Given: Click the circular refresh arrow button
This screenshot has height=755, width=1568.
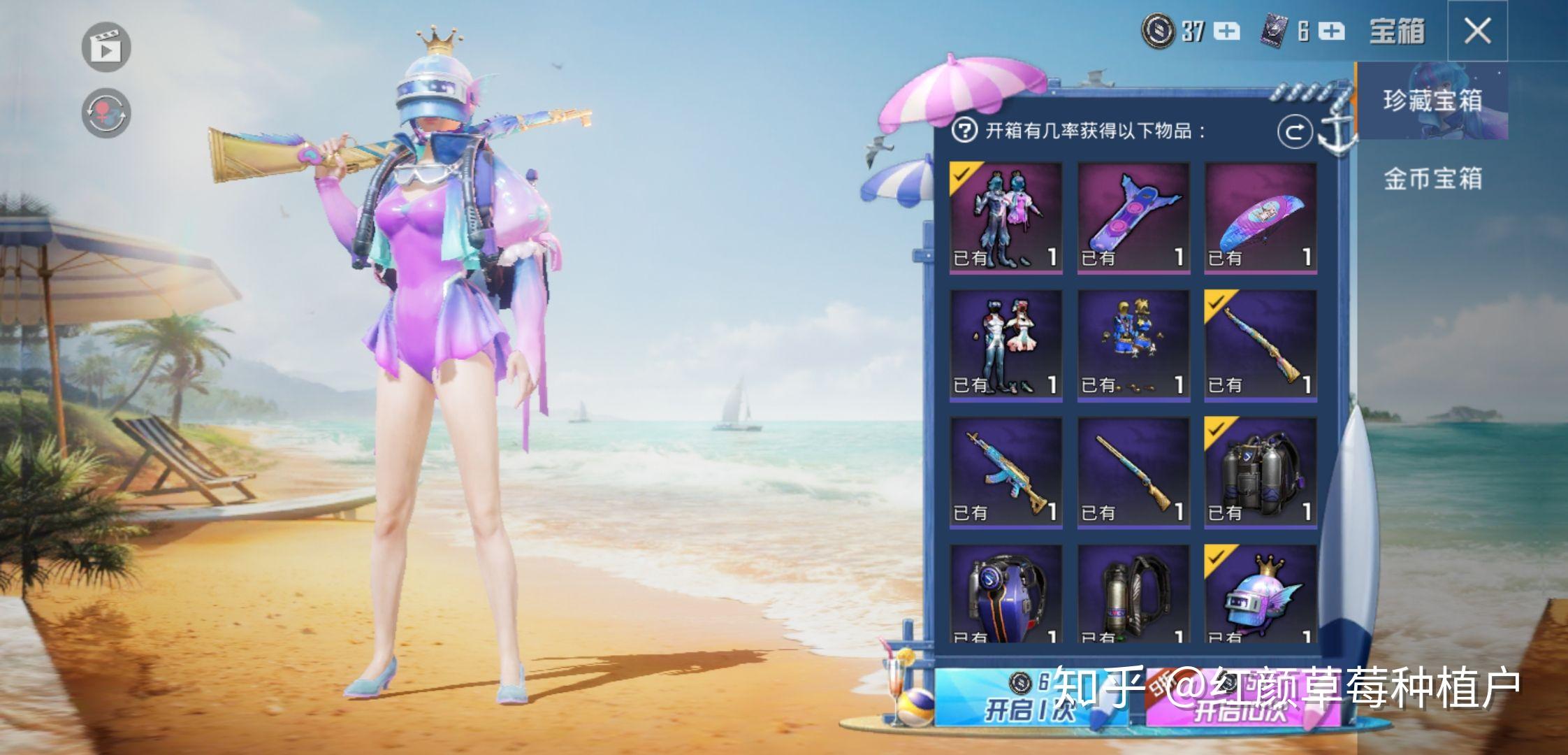Looking at the screenshot, I should 1295,131.
